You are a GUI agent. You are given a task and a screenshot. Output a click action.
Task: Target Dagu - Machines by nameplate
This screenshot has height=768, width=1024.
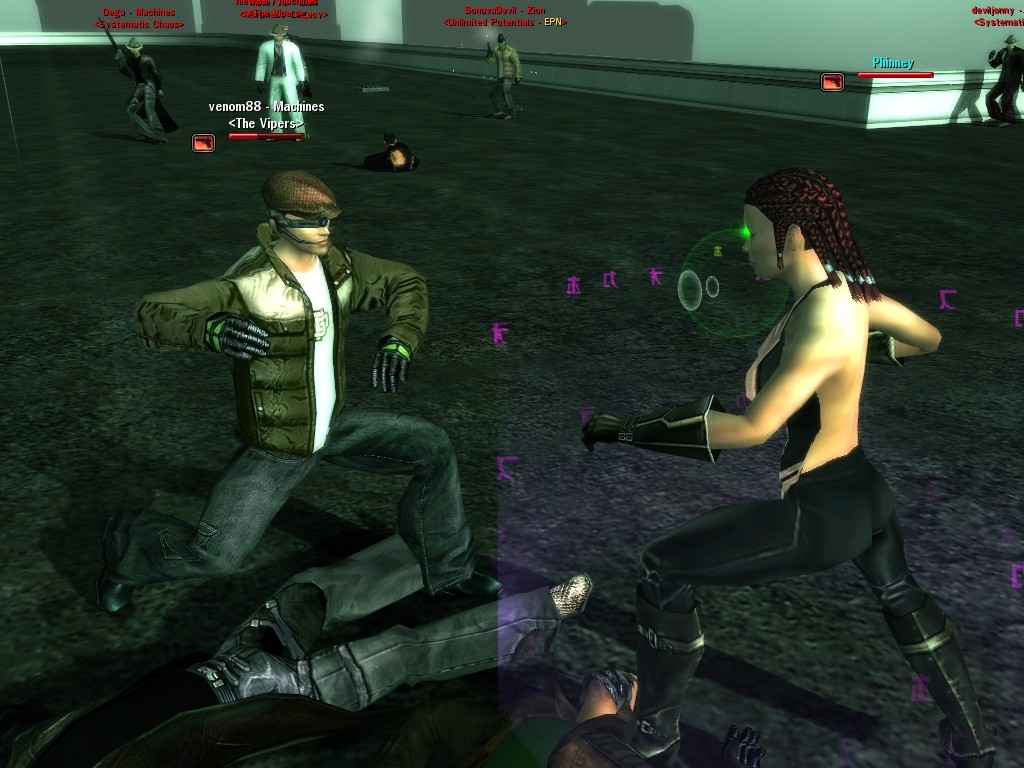pos(138,12)
